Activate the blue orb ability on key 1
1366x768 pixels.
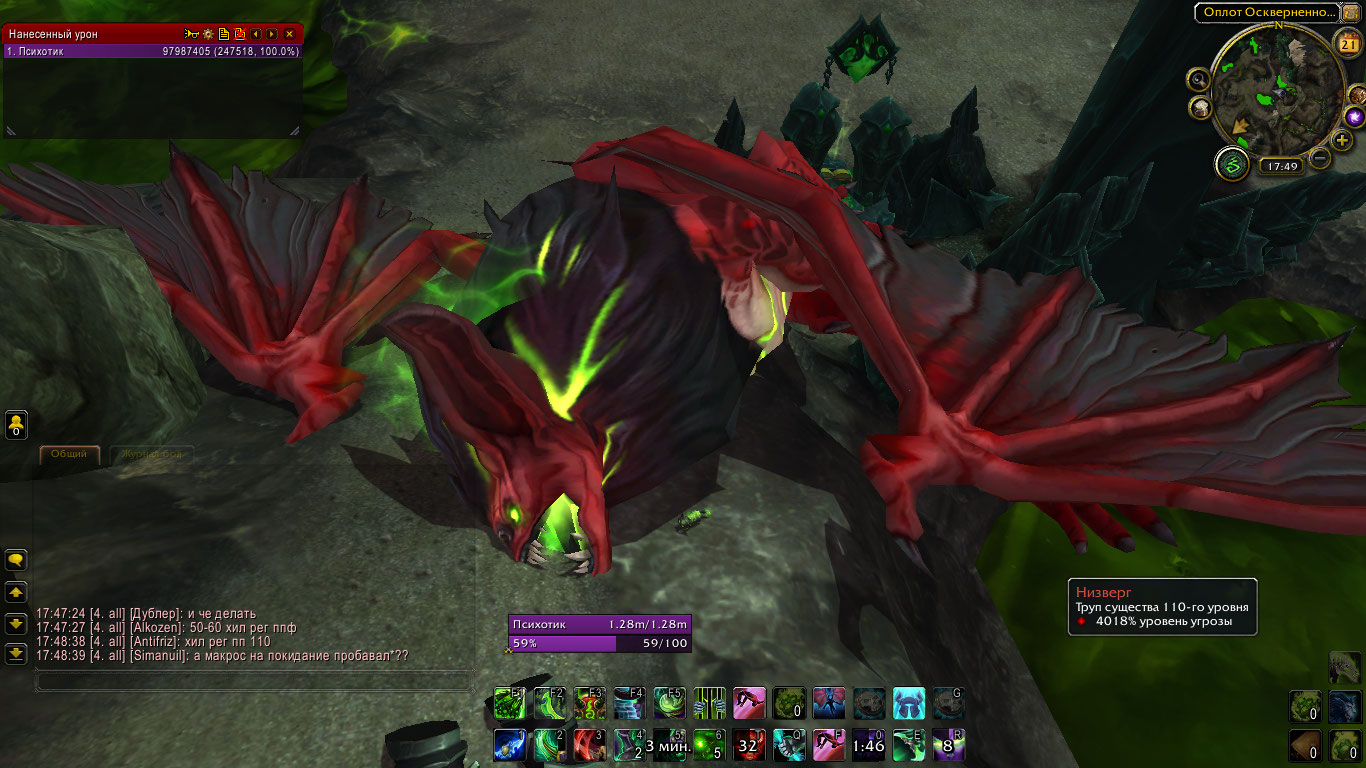coord(510,745)
